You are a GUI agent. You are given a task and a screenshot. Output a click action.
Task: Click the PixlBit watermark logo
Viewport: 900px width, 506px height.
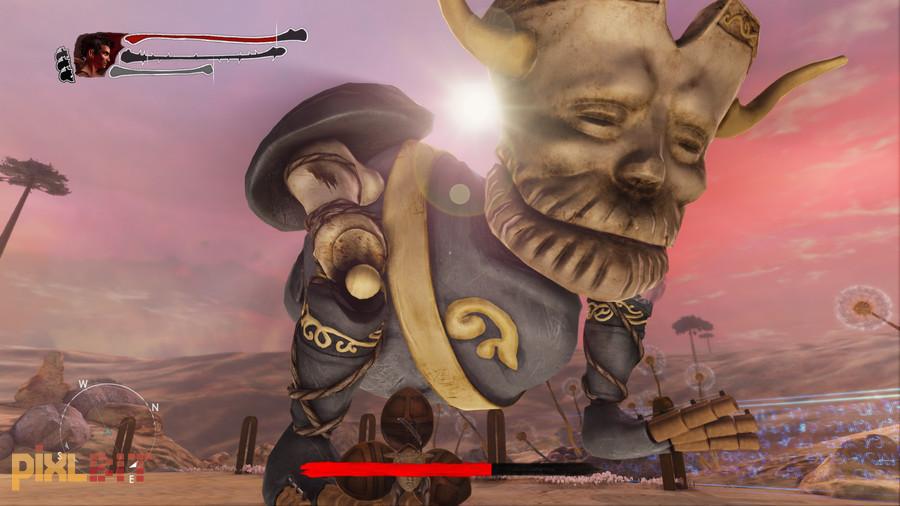[78, 468]
